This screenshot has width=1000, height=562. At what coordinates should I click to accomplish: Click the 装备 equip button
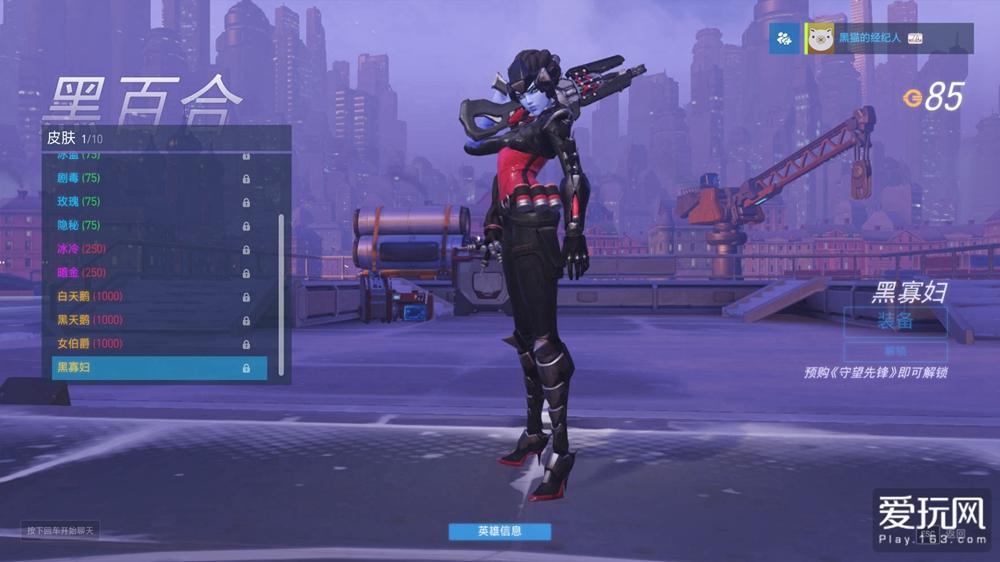(895, 320)
